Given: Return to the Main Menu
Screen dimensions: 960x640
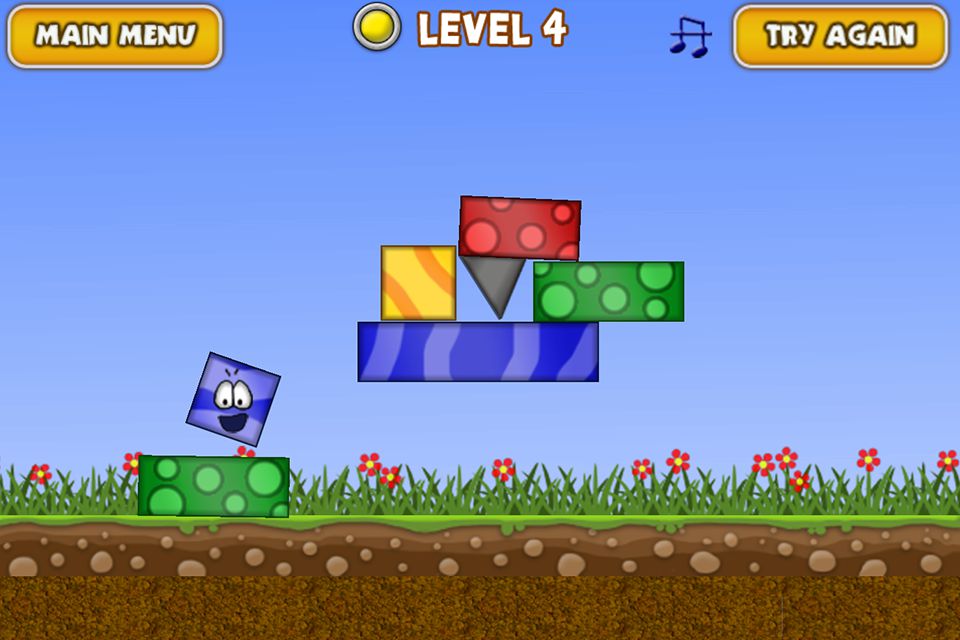Looking at the screenshot, I should pyautogui.click(x=115, y=36).
